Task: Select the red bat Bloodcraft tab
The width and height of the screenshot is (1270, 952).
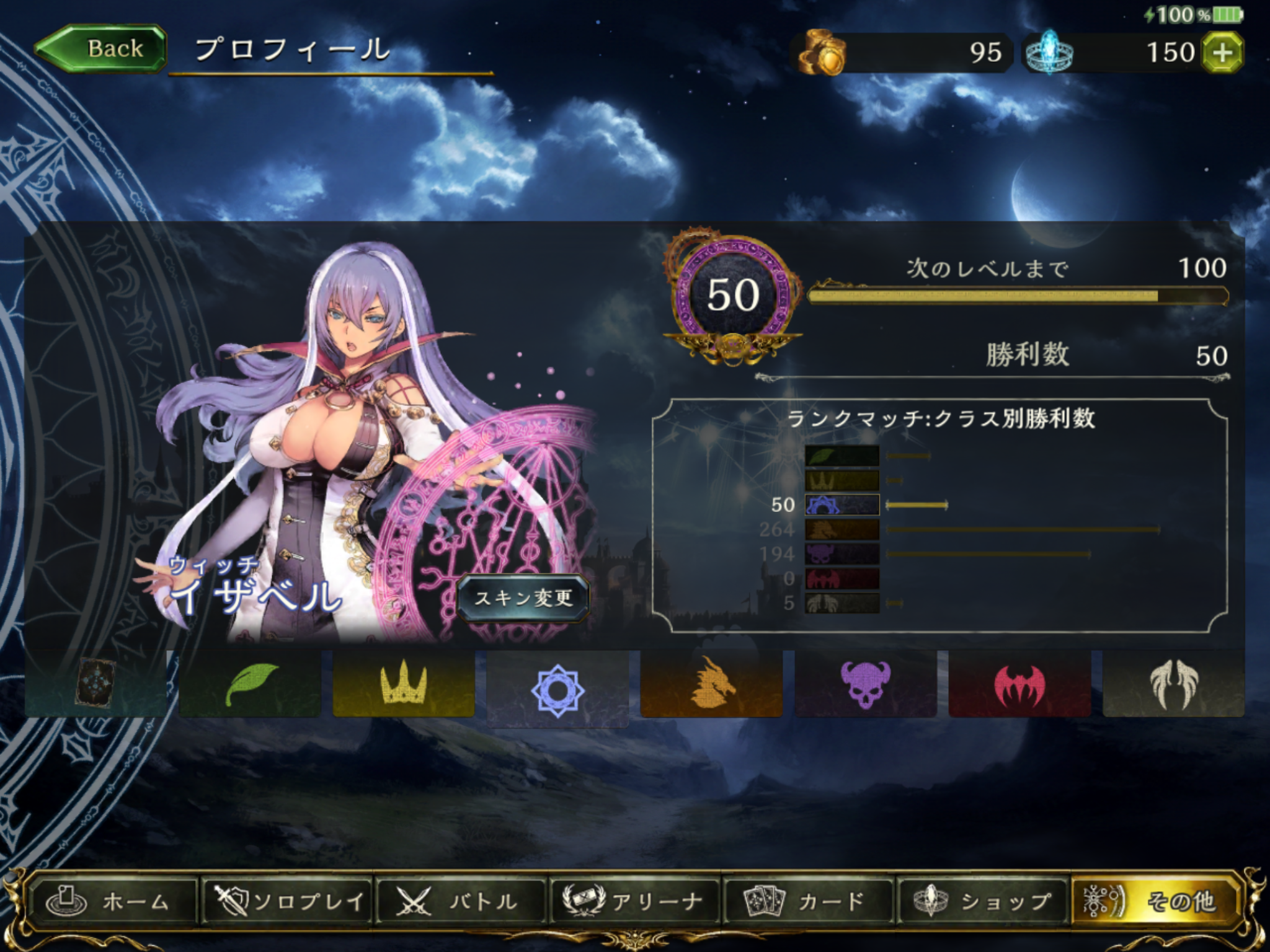Action: 1019,684
